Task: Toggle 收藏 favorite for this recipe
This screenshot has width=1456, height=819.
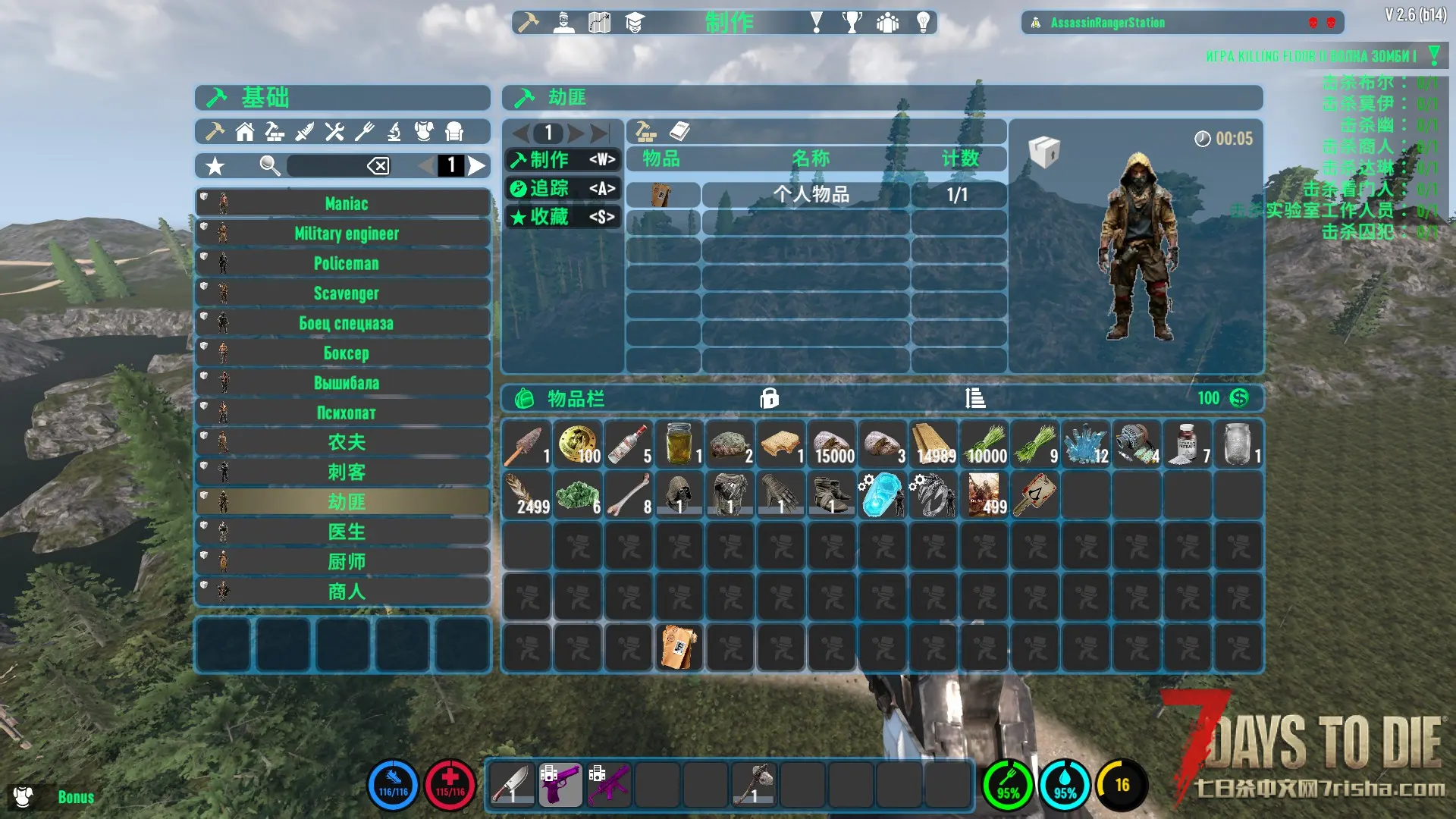Action: [562, 217]
